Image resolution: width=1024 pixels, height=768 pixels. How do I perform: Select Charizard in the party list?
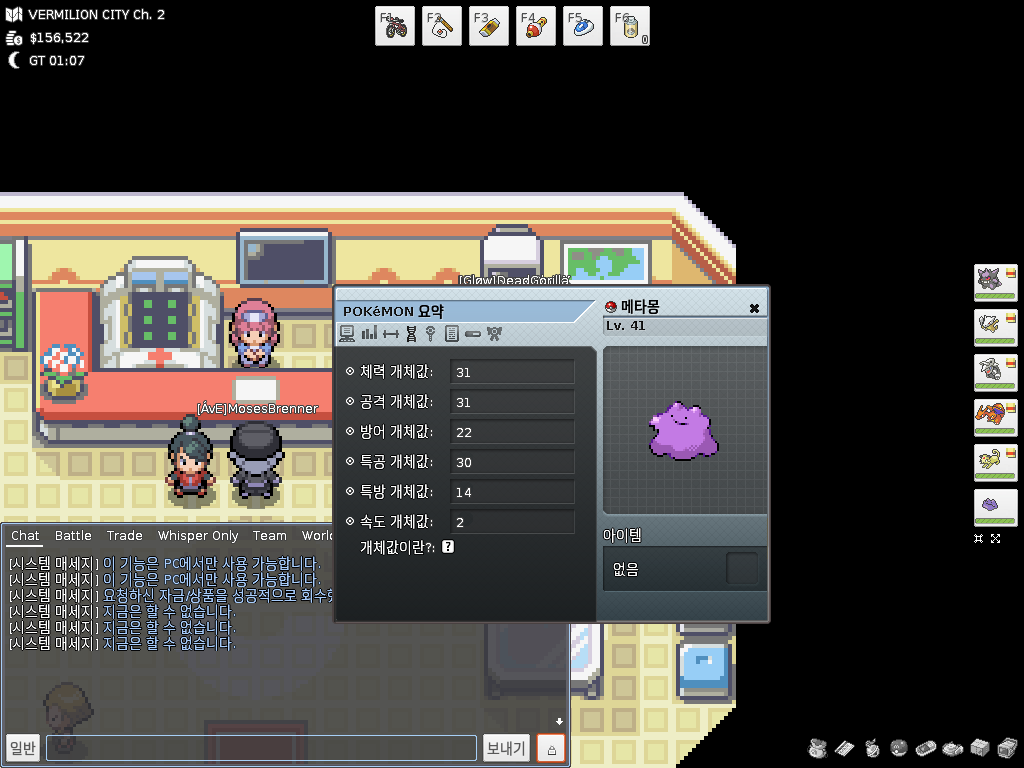[x=994, y=417]
